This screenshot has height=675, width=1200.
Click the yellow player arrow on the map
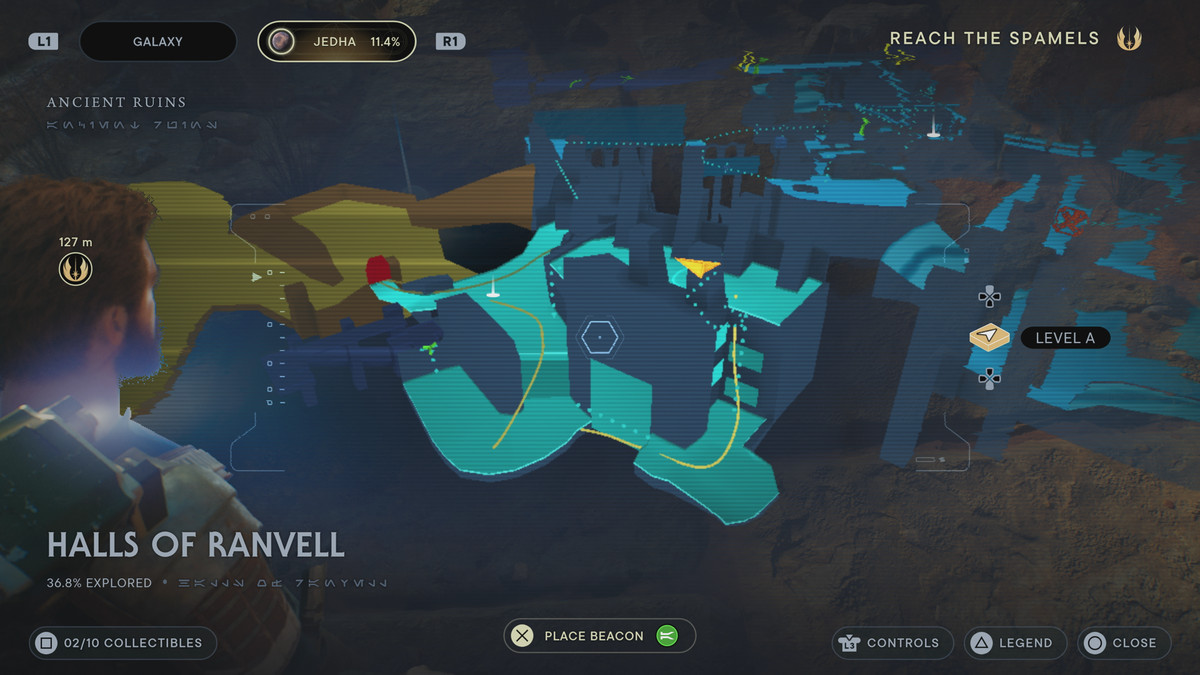[697, 265]
